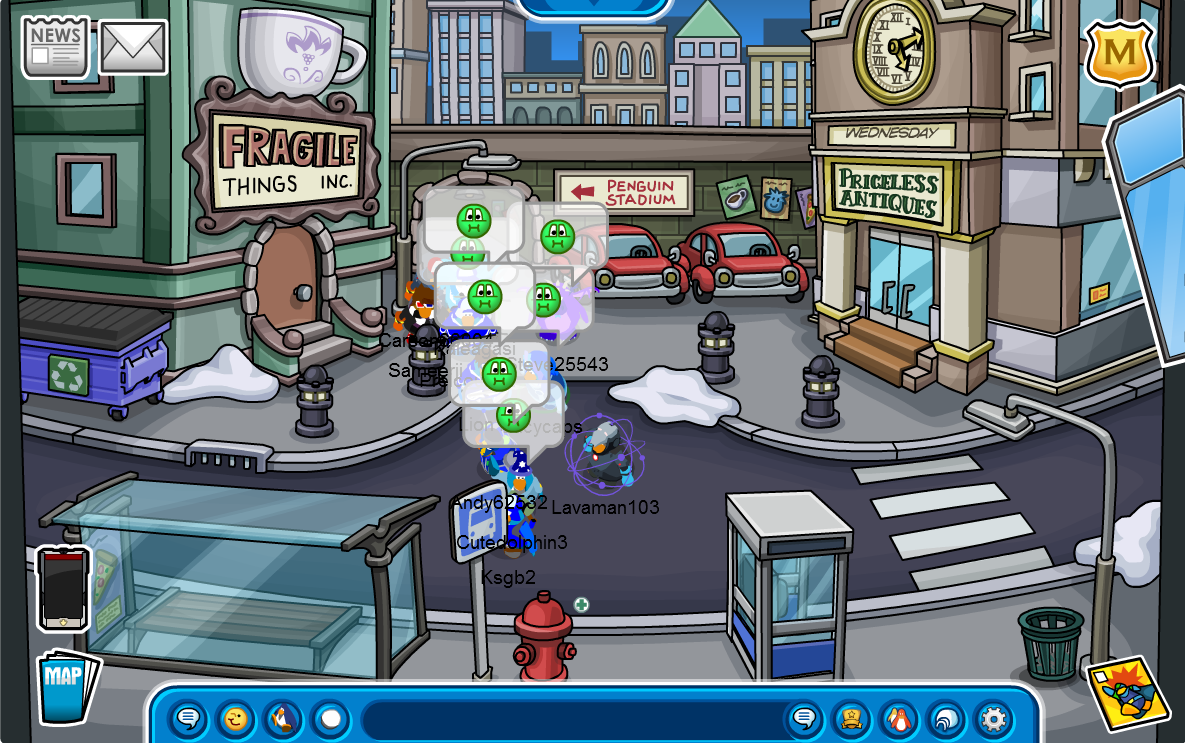Viewport: 1185px width, 743px height.
Task: Open the buddy list penguin icon
Action: click(x=899, y=719)
